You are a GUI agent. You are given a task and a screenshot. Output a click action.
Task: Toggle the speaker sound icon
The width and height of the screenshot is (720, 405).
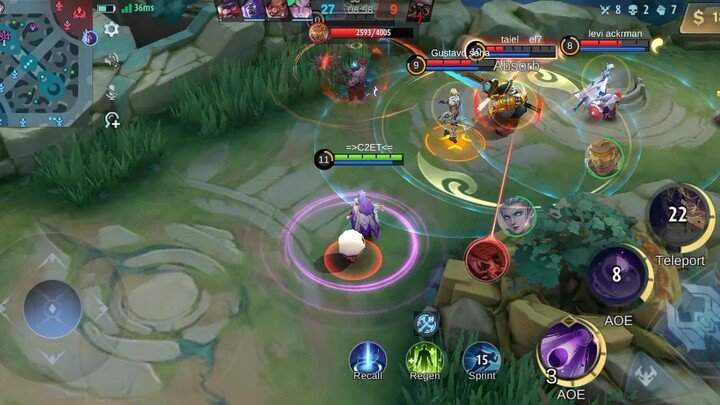click(x=111, y=60)
